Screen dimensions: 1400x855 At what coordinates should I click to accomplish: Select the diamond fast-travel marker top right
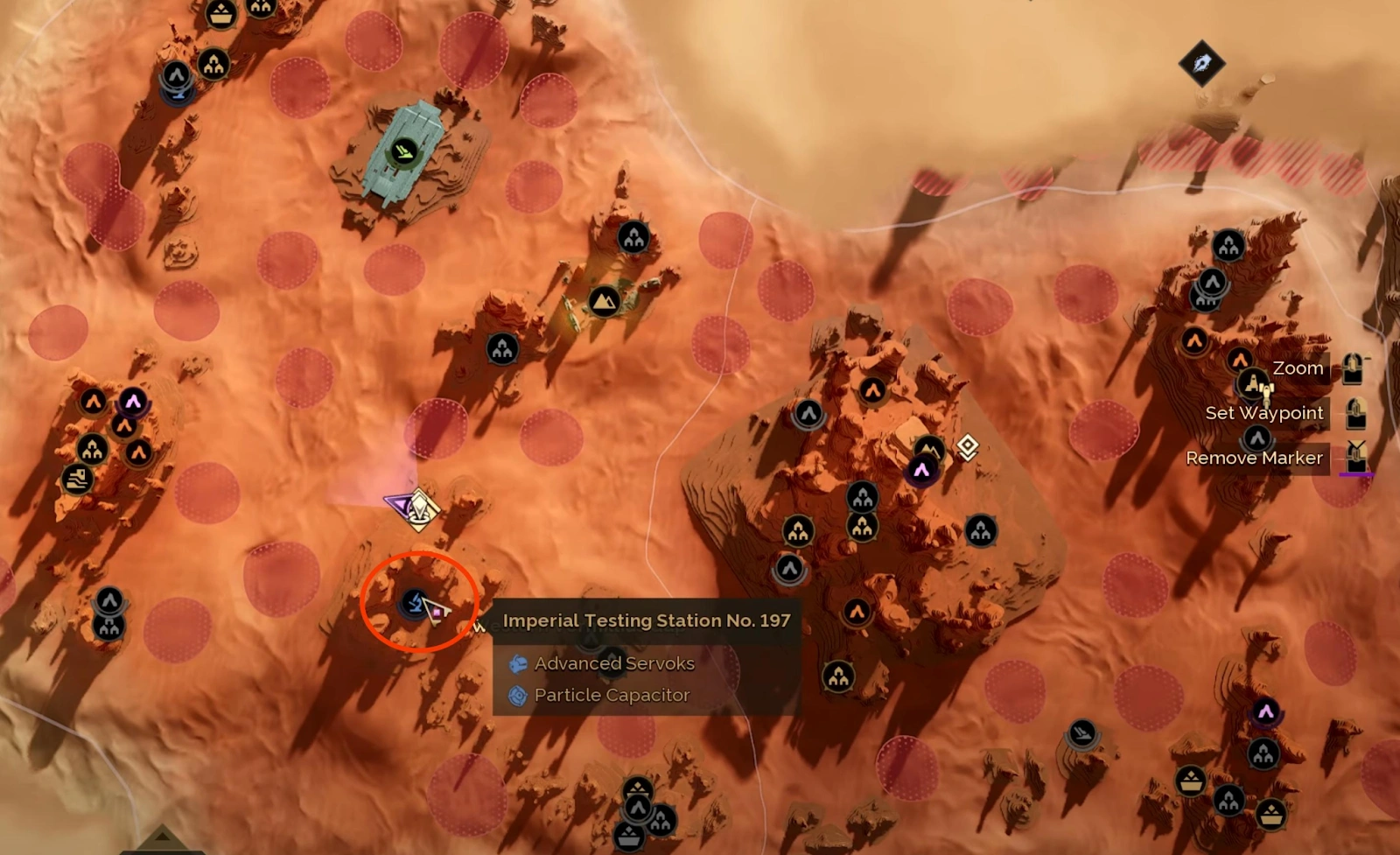tap(1202, 62)
